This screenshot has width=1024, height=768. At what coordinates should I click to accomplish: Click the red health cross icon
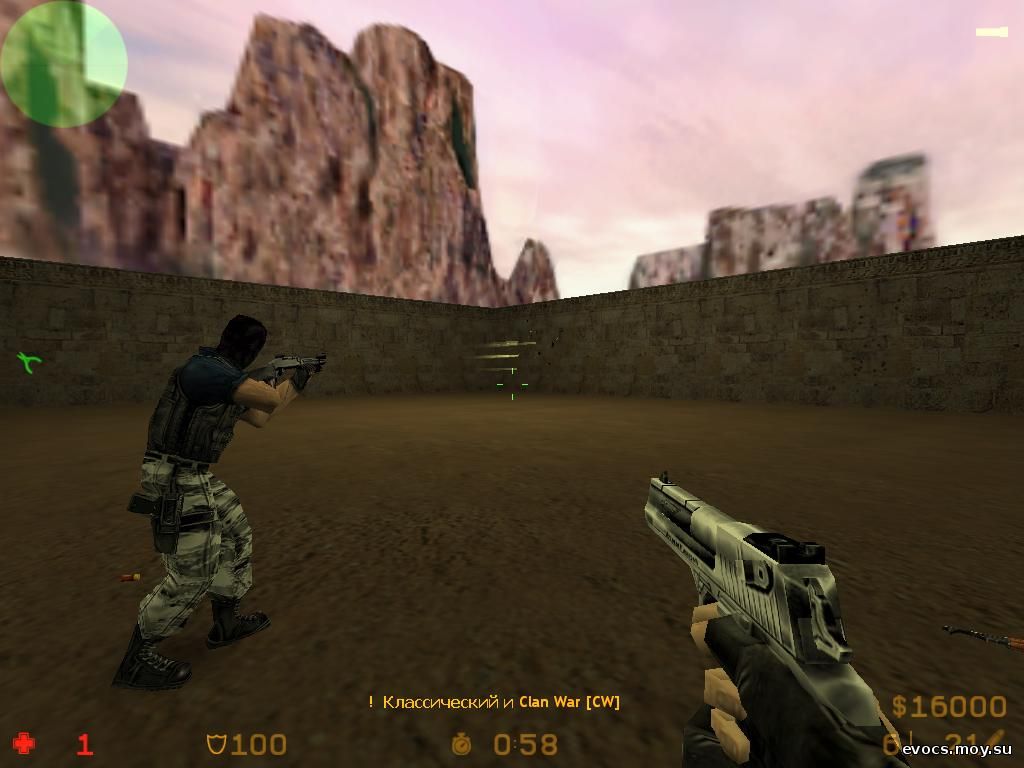pyautogui.click(x=23, y=743)
